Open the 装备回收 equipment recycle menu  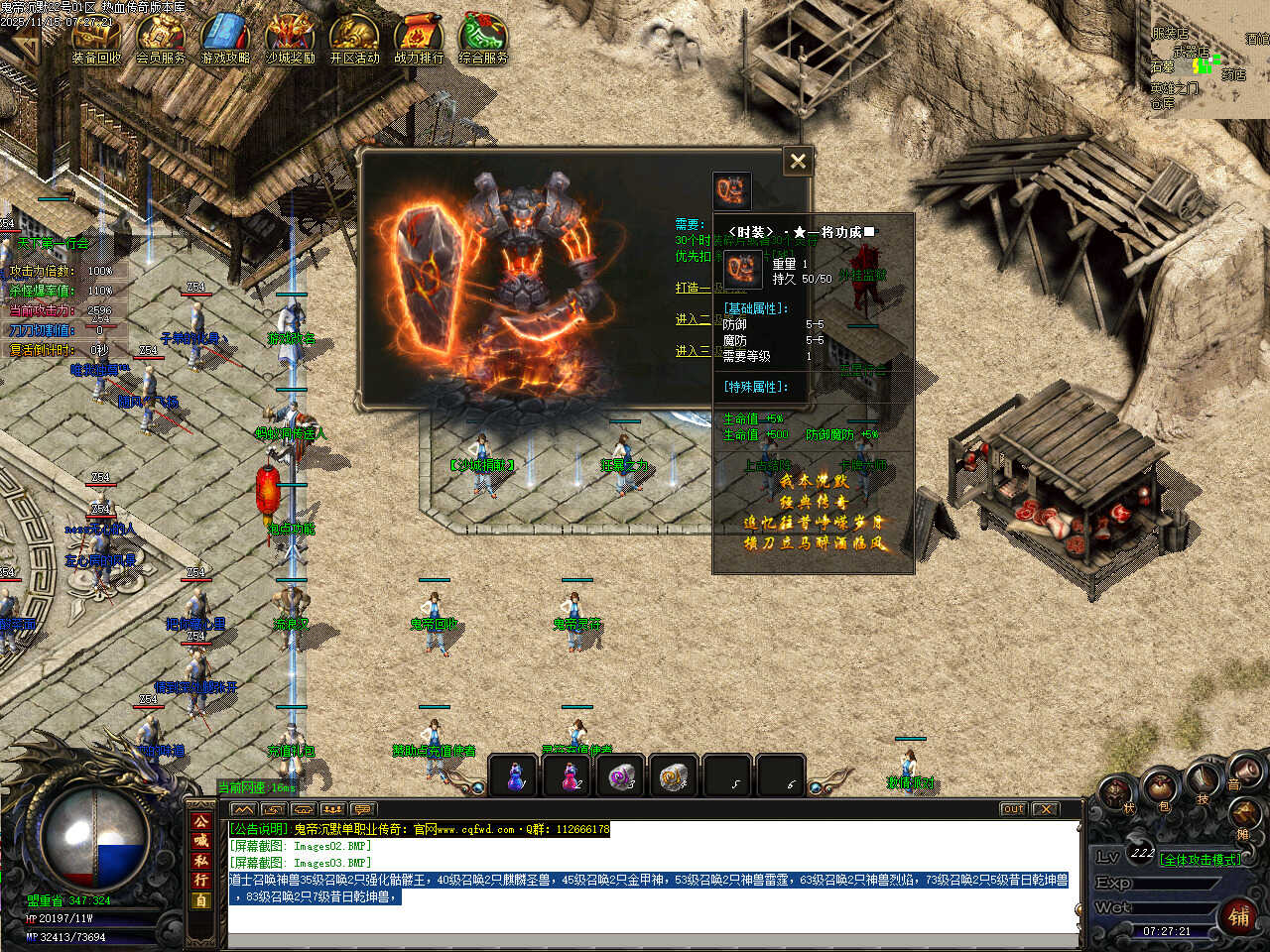96,40
